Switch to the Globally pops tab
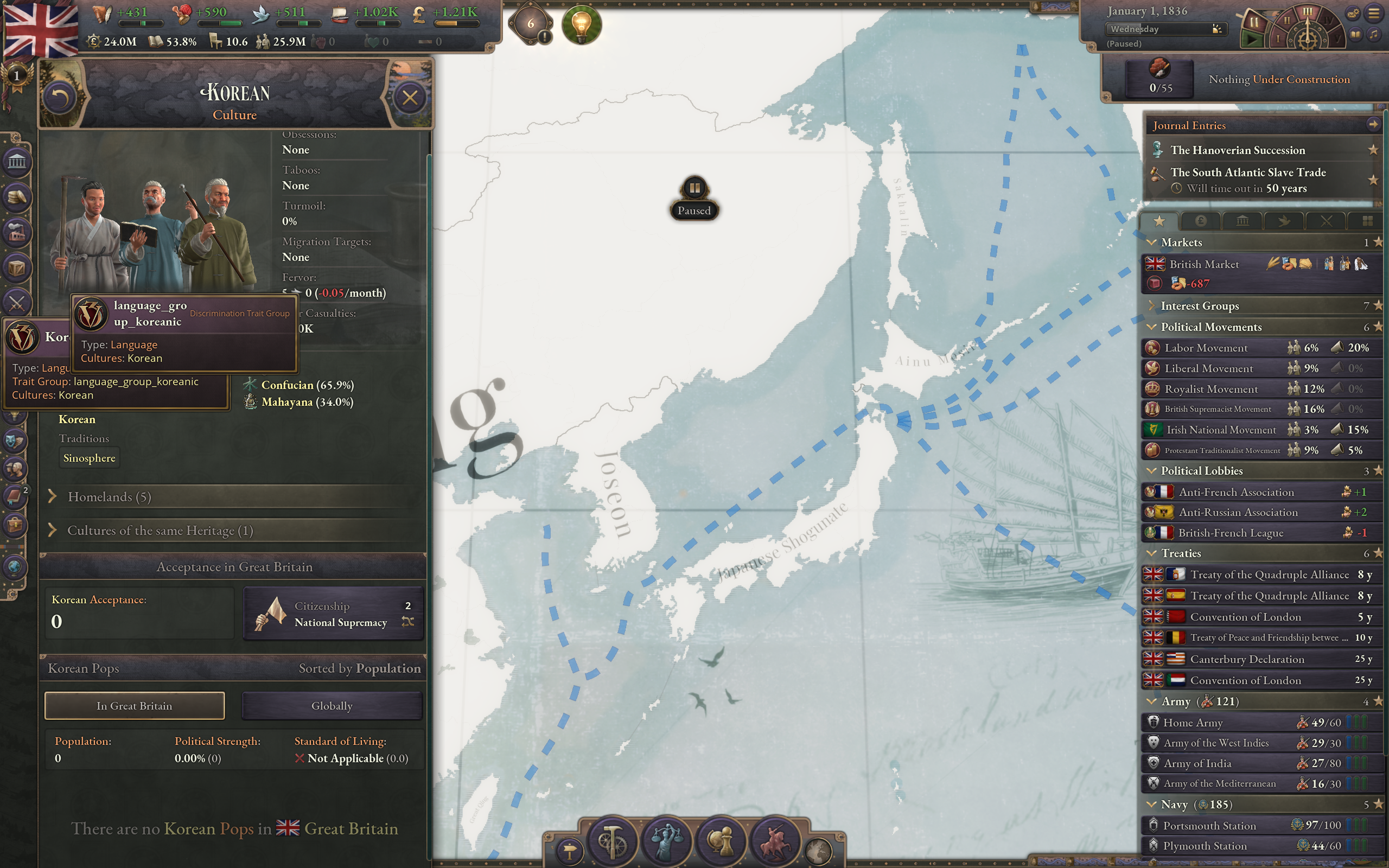The width and height of the screenshot is (1389, 868). click(332, 706)
